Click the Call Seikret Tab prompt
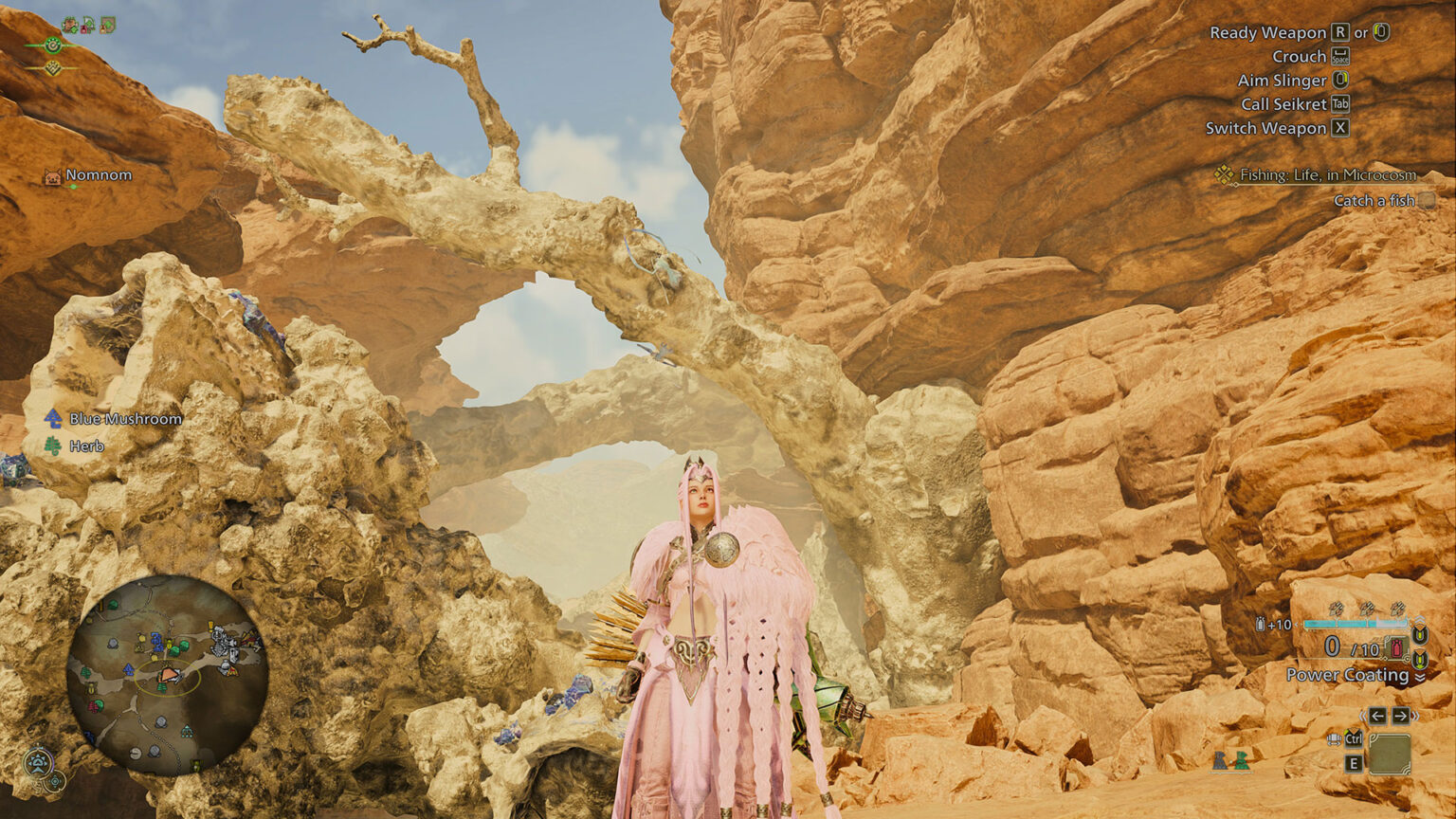This screenshot has height=819, width=1456. [1340, 104]
